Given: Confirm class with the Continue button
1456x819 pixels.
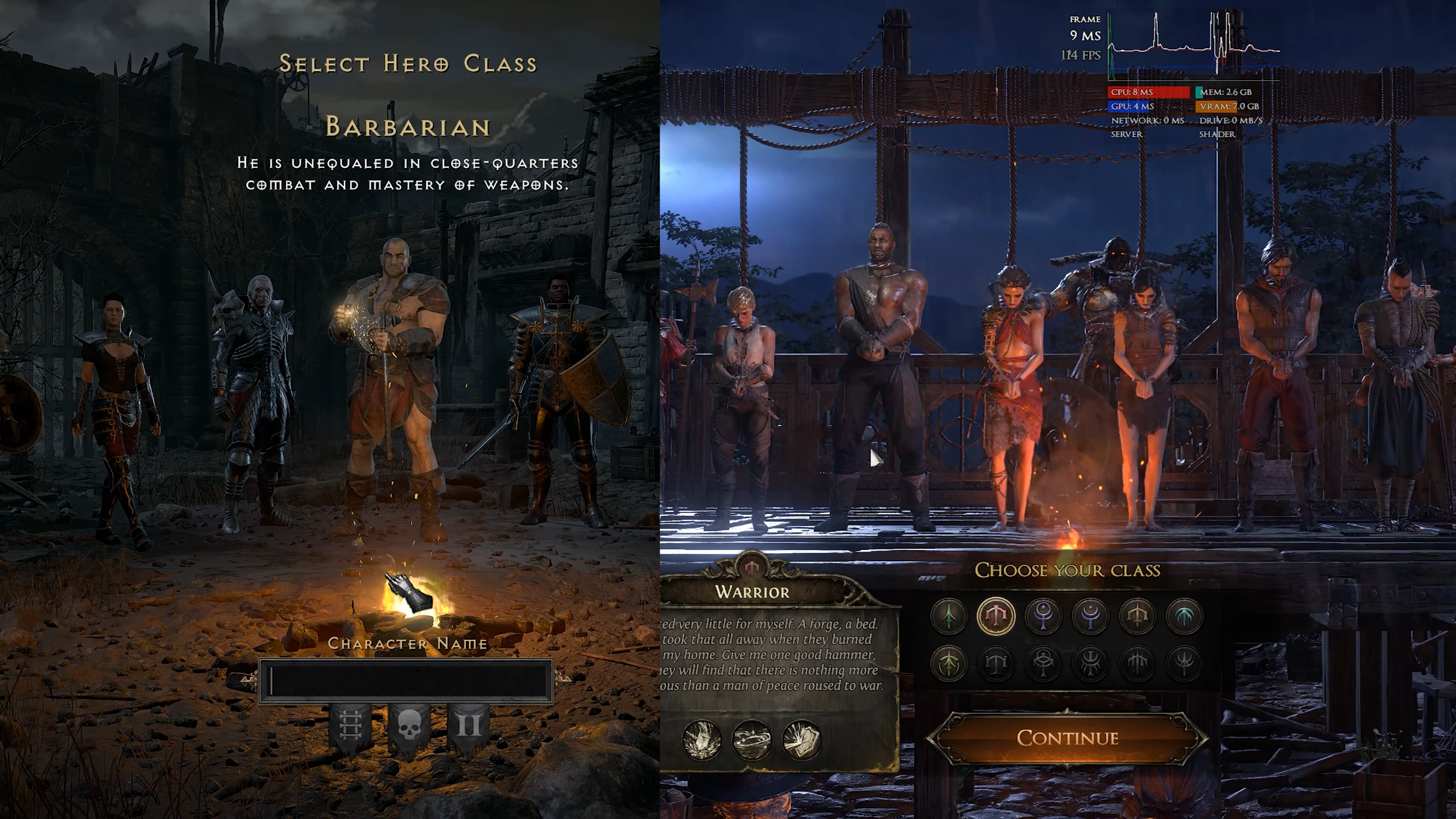Looking at the screenshot, I should (x=1067, y=738).
